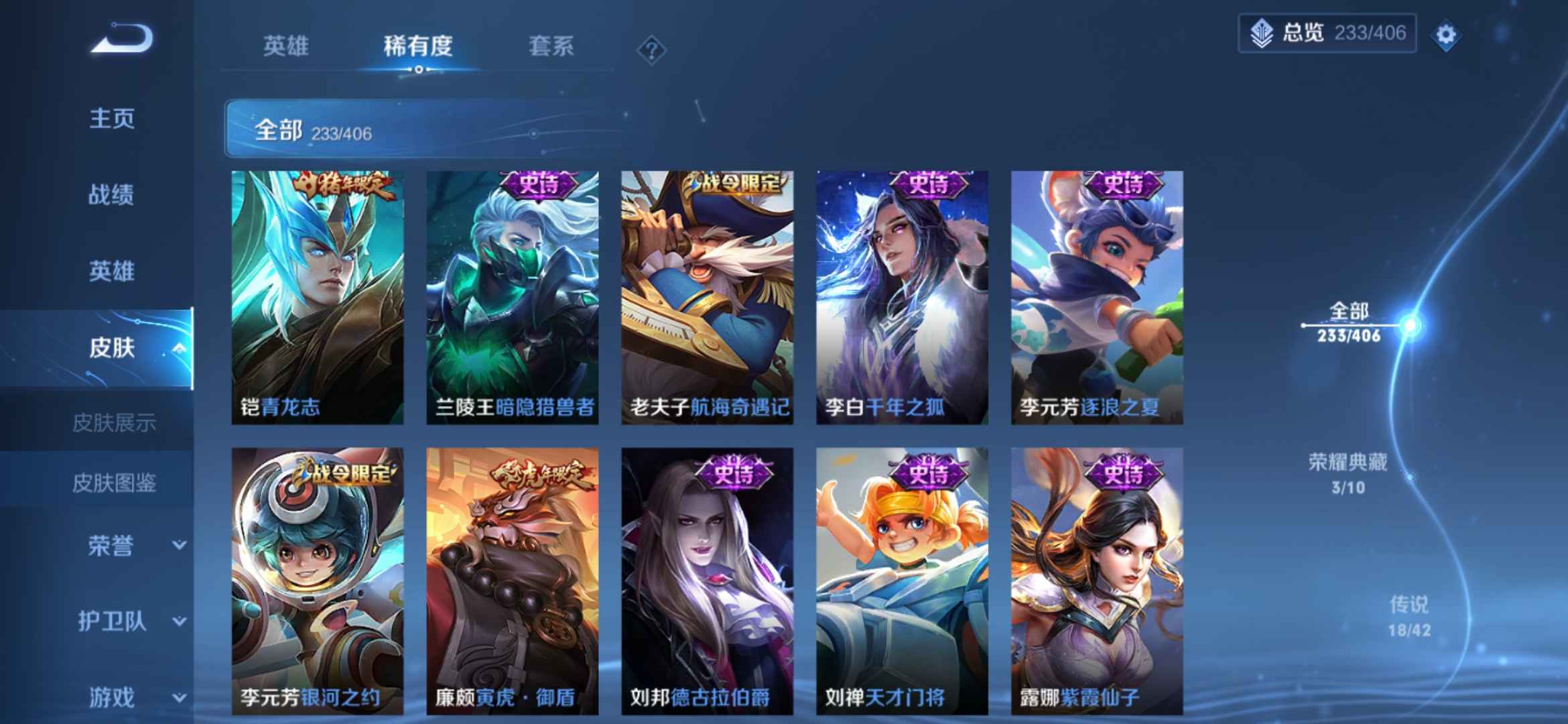Open the 战绩 match history section

112,194
